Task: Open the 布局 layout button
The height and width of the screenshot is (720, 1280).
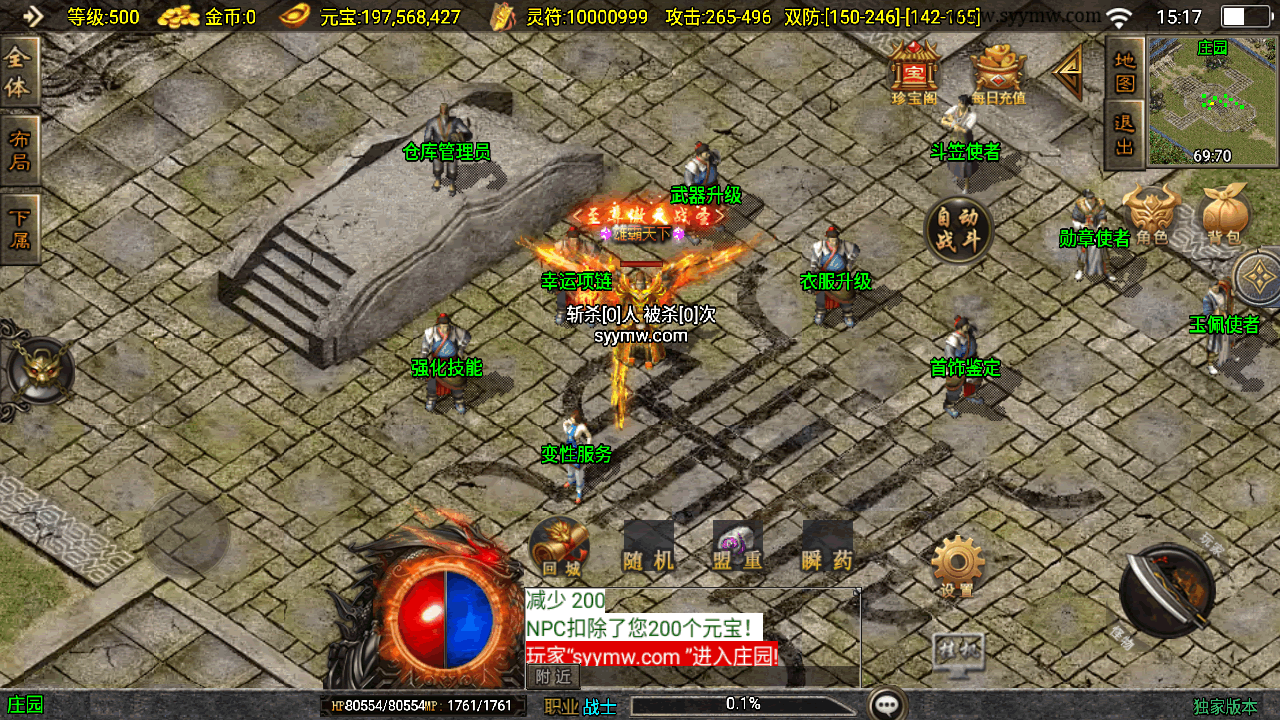Action: point(19,152)
